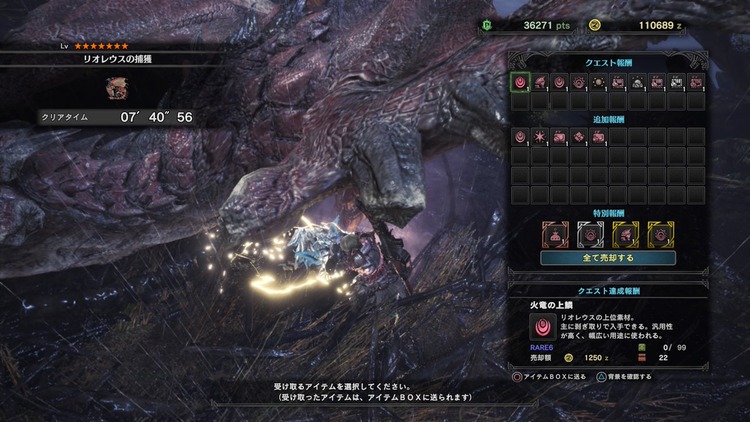
Task: Select the bronze-framed special reward
Action: click(x=556, y=233)
